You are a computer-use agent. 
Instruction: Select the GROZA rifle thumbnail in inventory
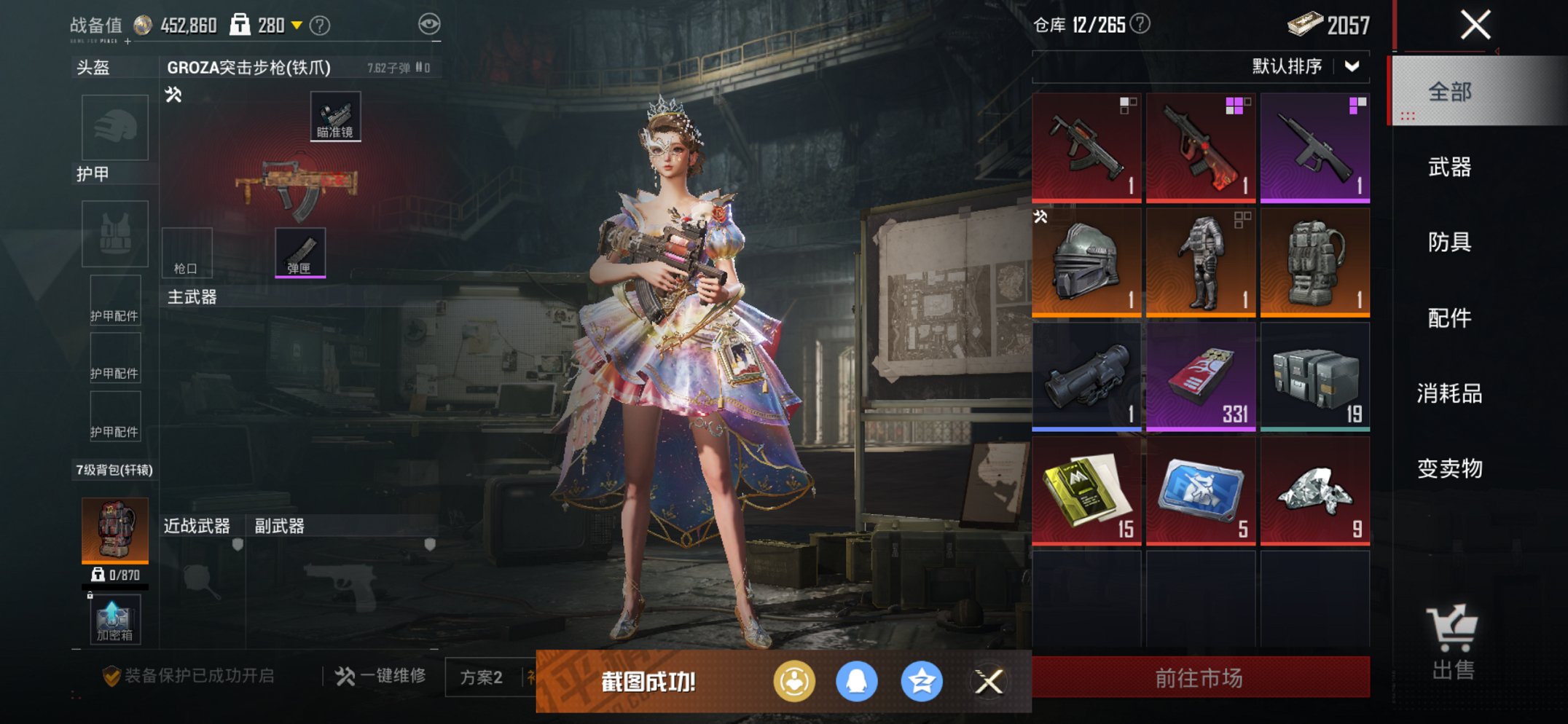point(1087,146)
